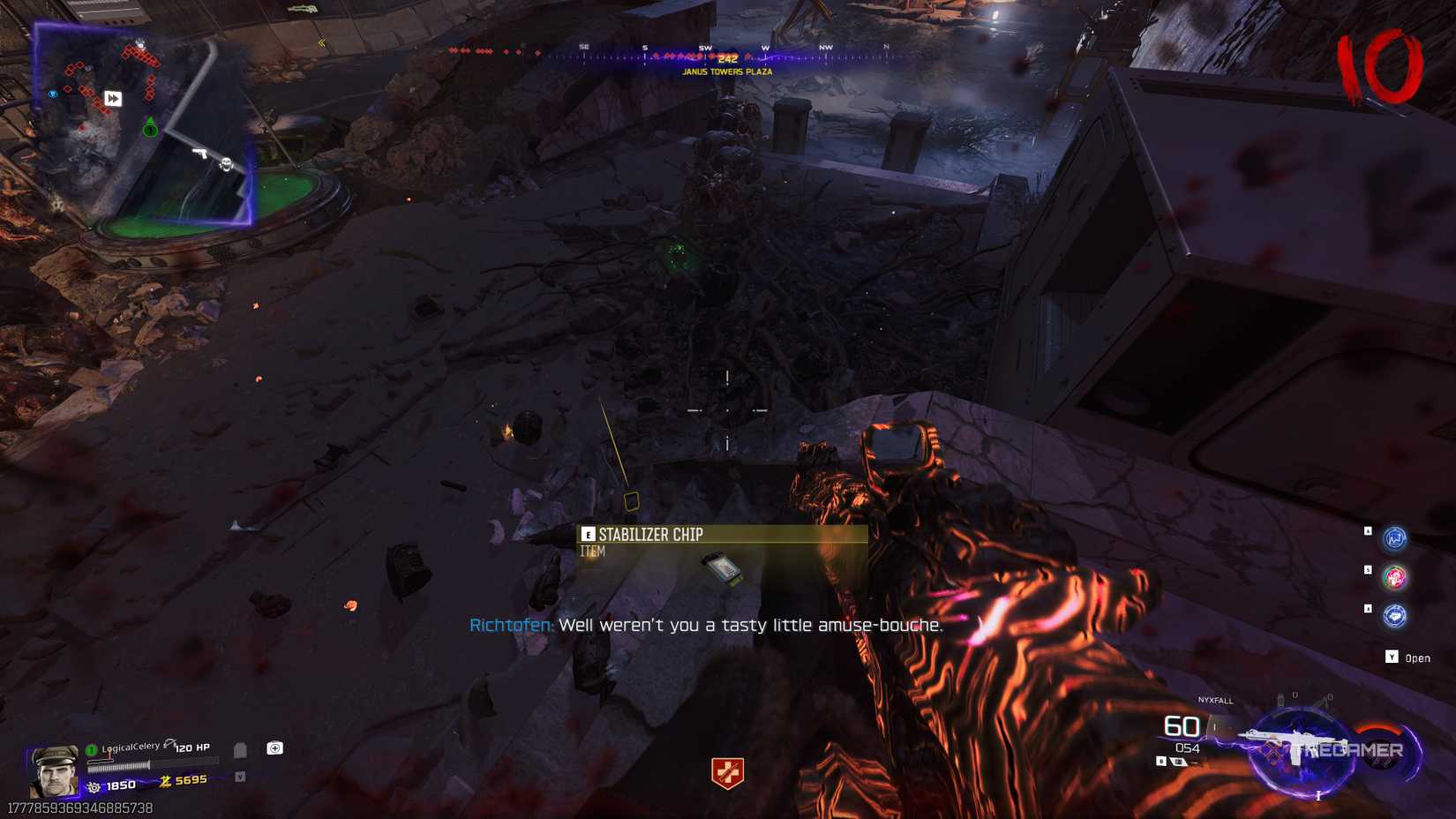Select the Janus Towers Plaza label on the compass
This screenshot has width=1456, height=819.
click(x=726, y=72)
